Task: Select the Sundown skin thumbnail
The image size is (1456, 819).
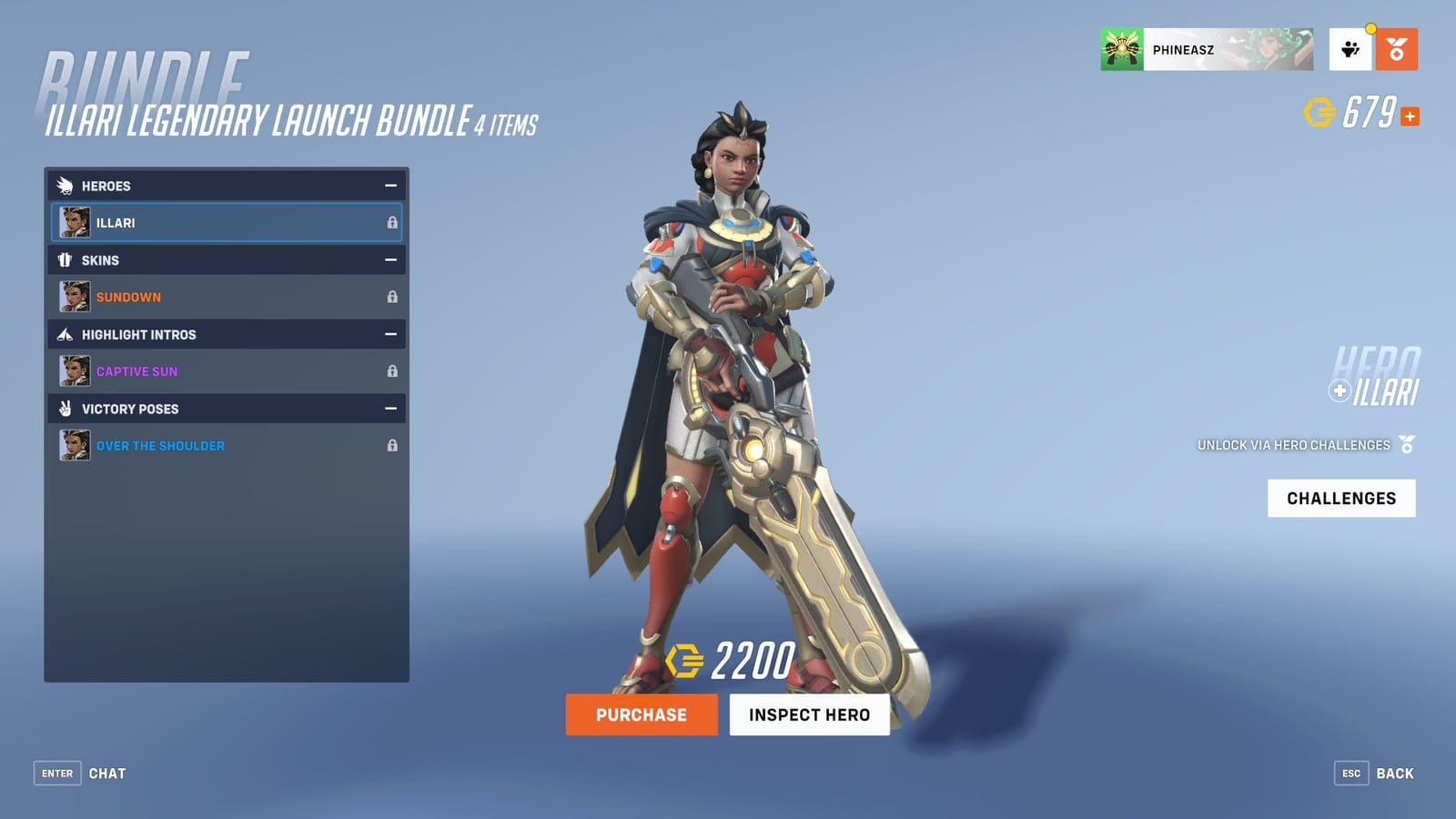Action: click(x=76, y=297)
